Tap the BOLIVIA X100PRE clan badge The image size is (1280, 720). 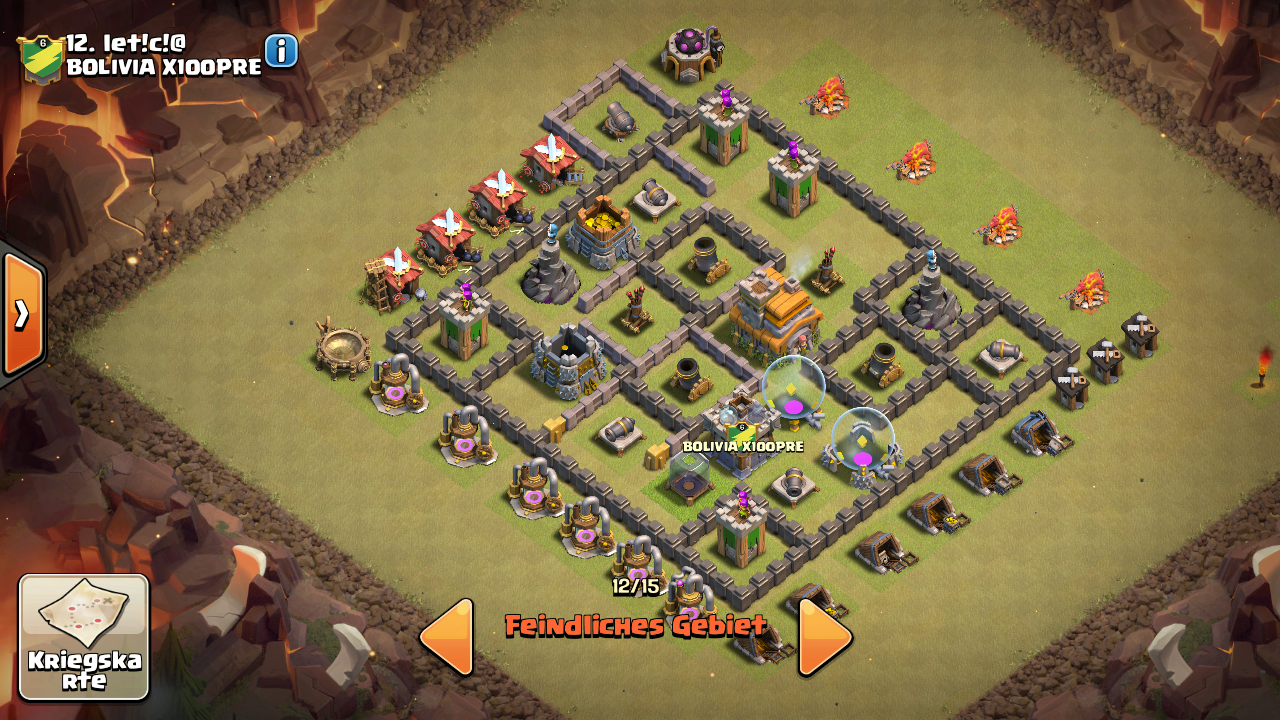pos(41,56)
